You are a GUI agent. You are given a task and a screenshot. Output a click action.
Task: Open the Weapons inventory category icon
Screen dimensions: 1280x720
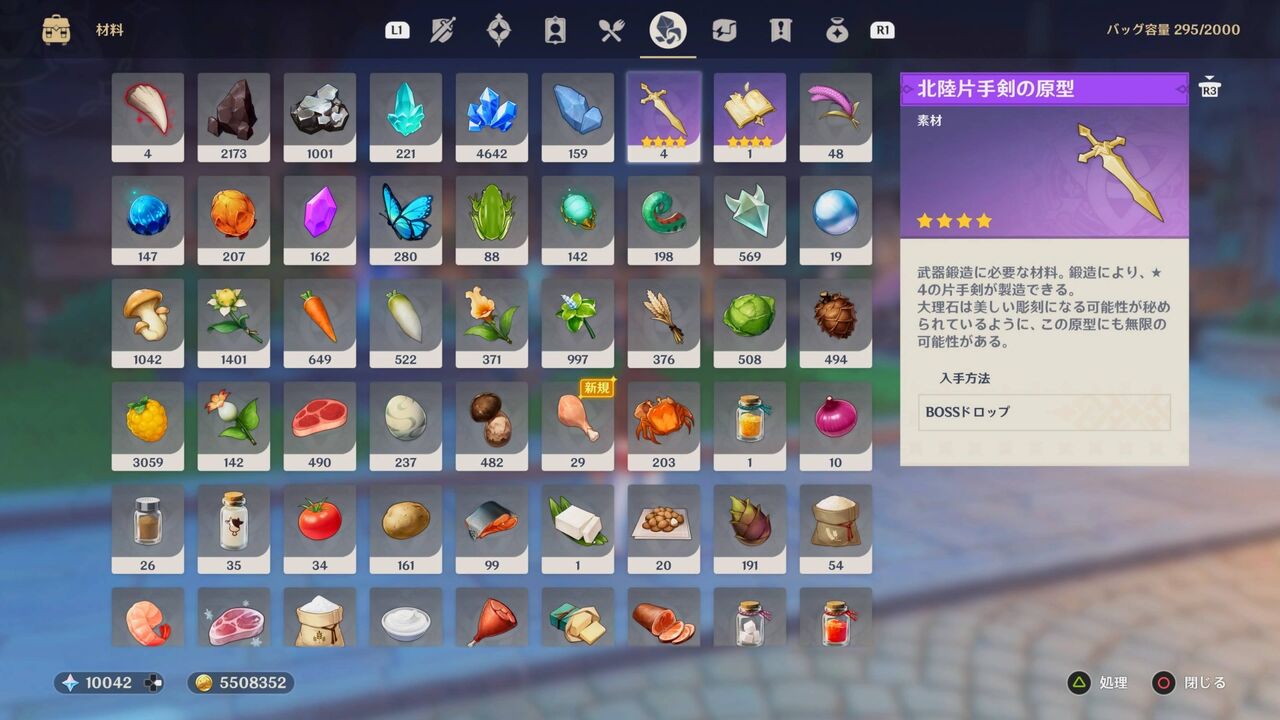pos(441,30)
